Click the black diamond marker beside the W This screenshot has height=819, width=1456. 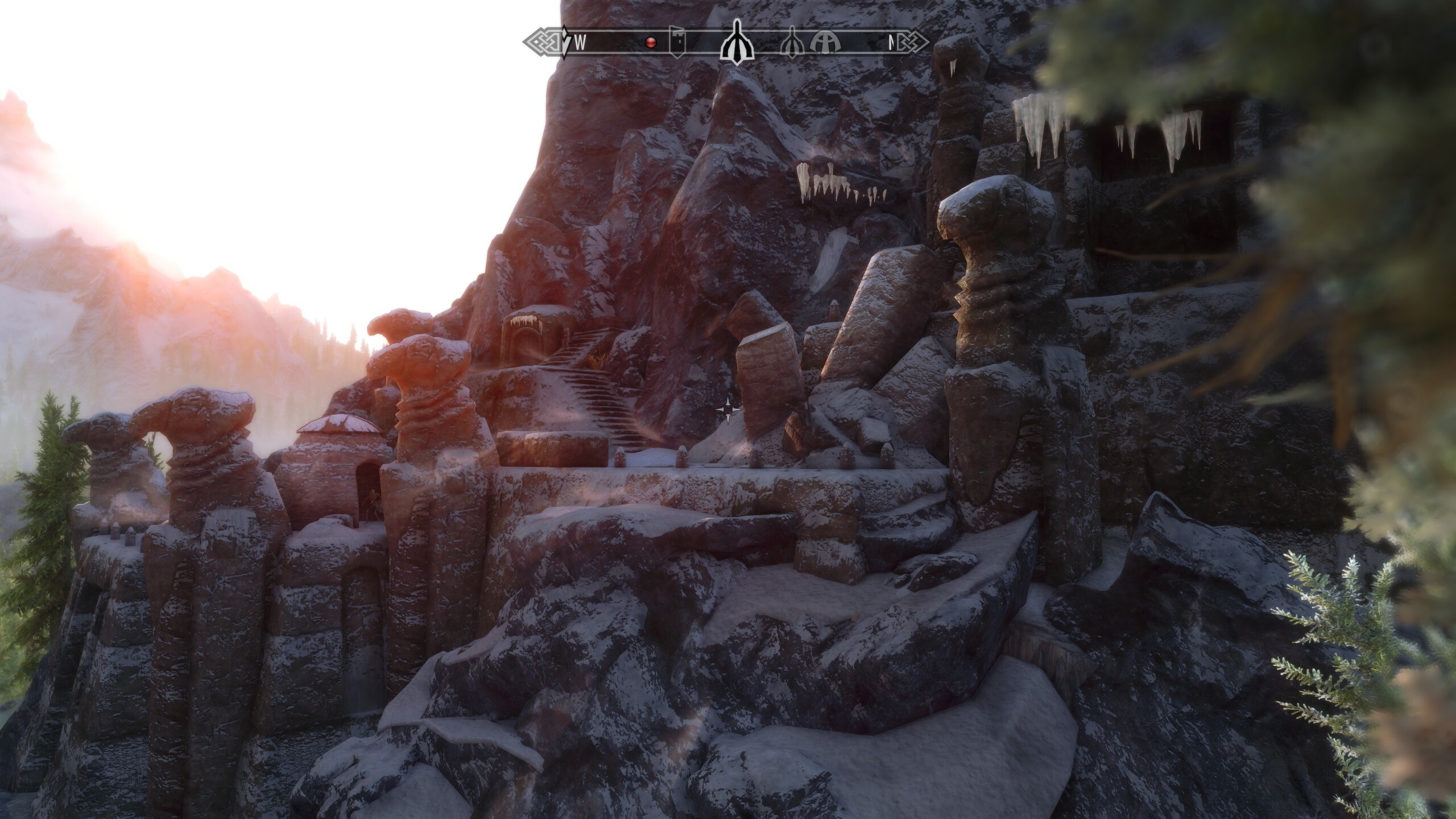coord(565,42)
